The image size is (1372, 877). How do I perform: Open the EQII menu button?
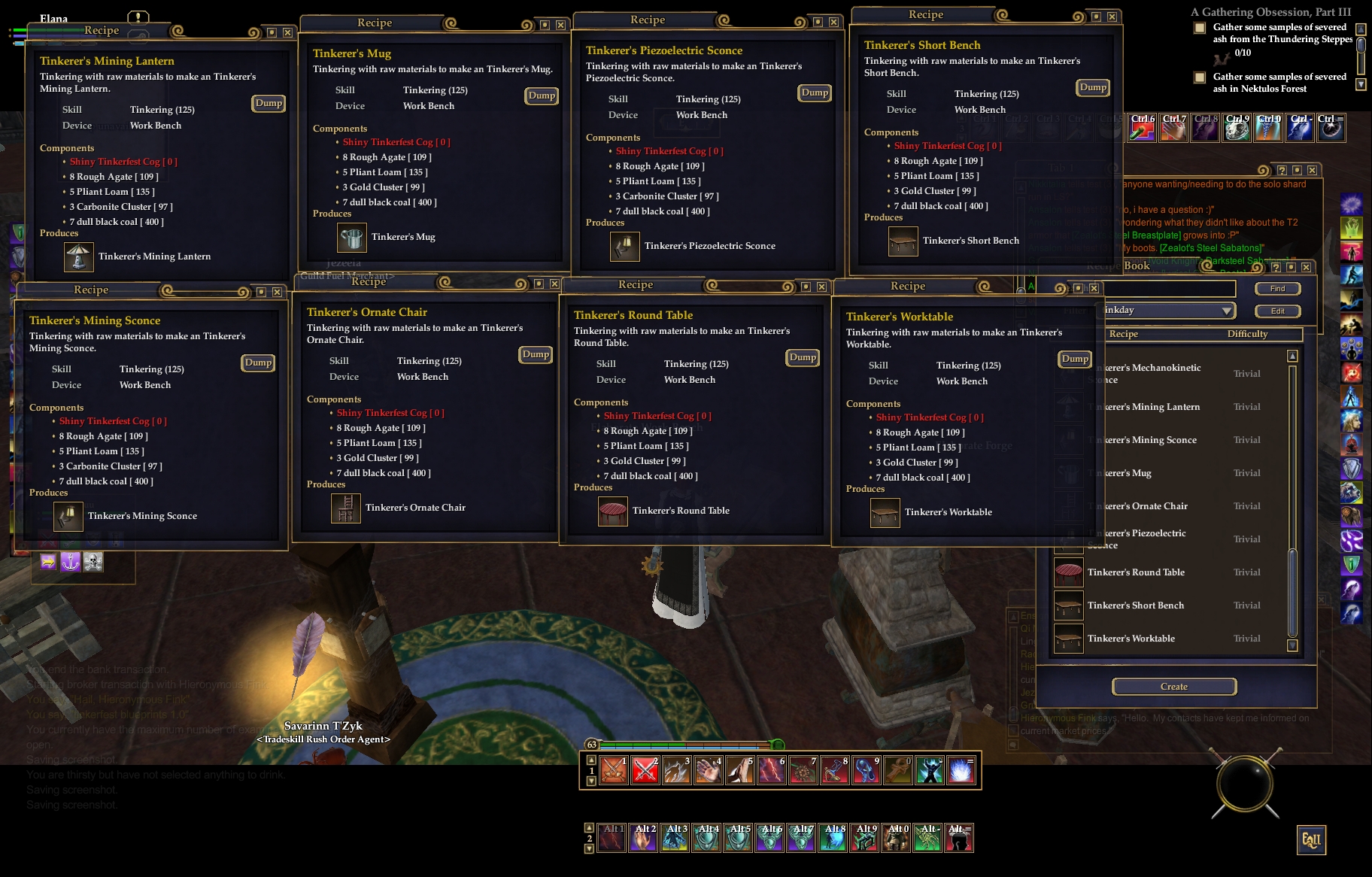[1311, 840]
